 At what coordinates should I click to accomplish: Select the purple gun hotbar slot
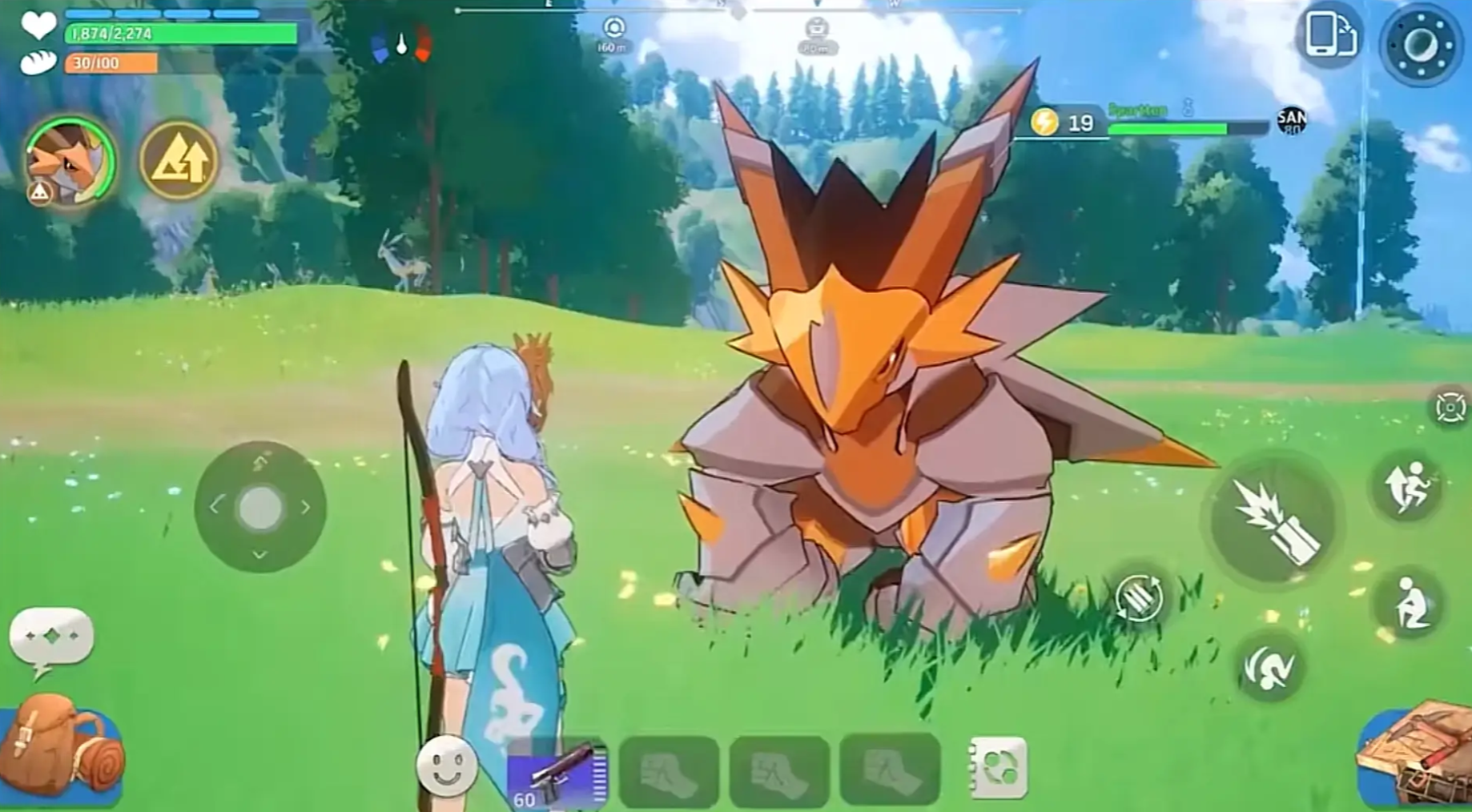click(x=557, y=774)
